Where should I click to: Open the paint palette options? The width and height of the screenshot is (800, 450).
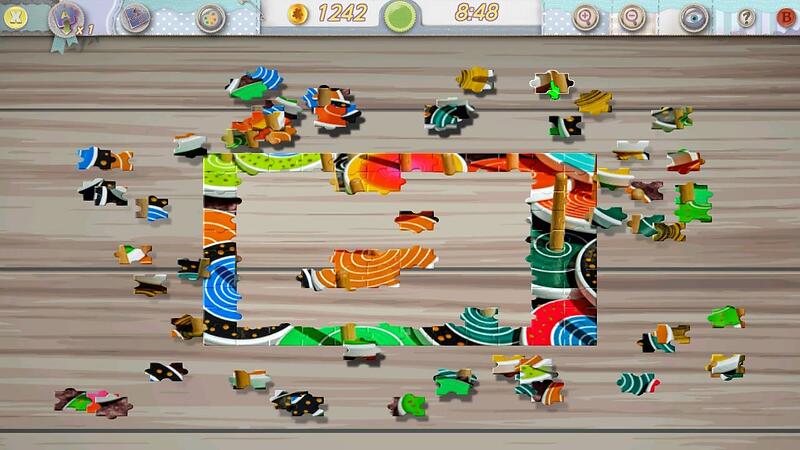211,17
